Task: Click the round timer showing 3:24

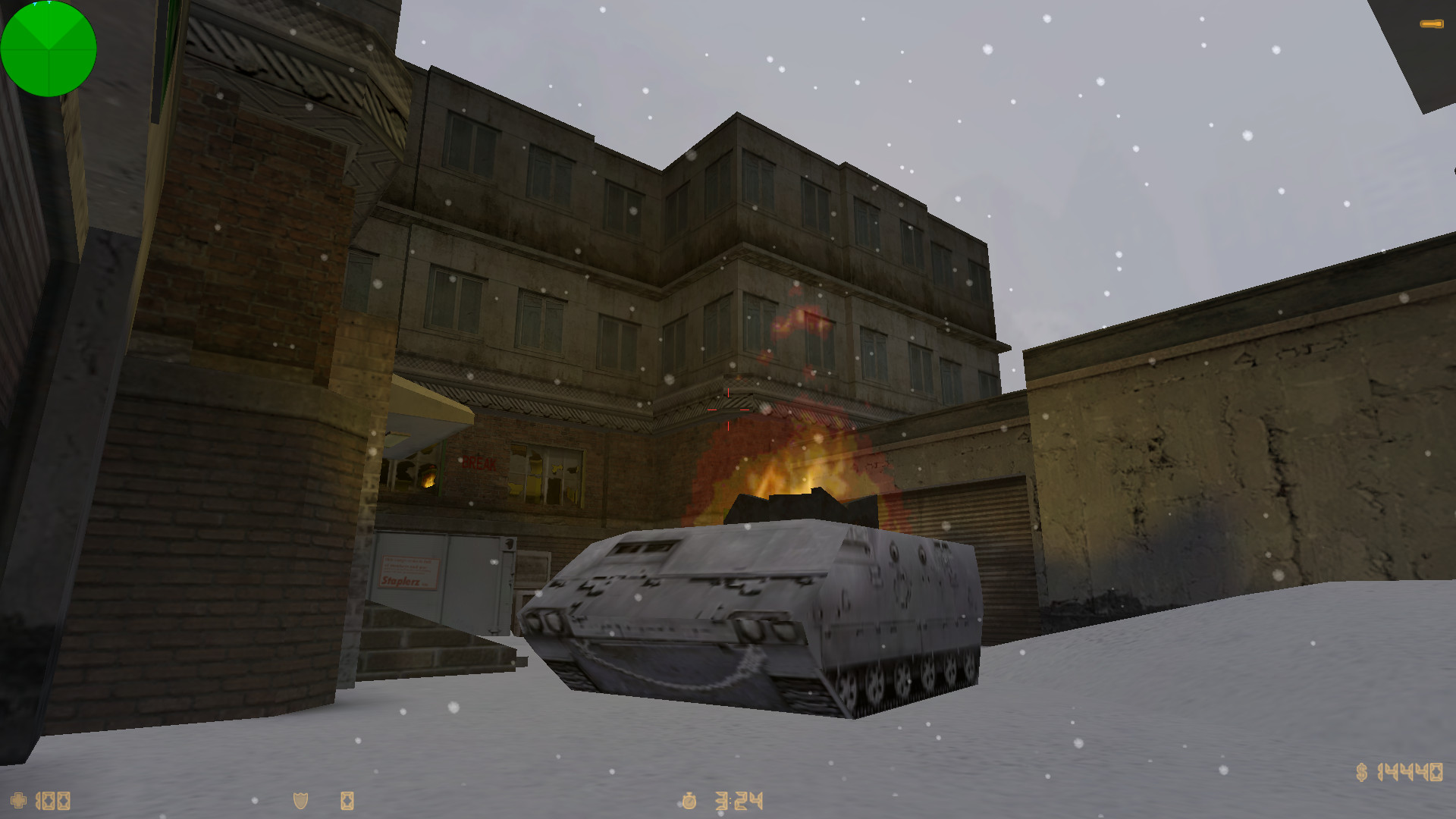Action: click(x=739, y=802)
